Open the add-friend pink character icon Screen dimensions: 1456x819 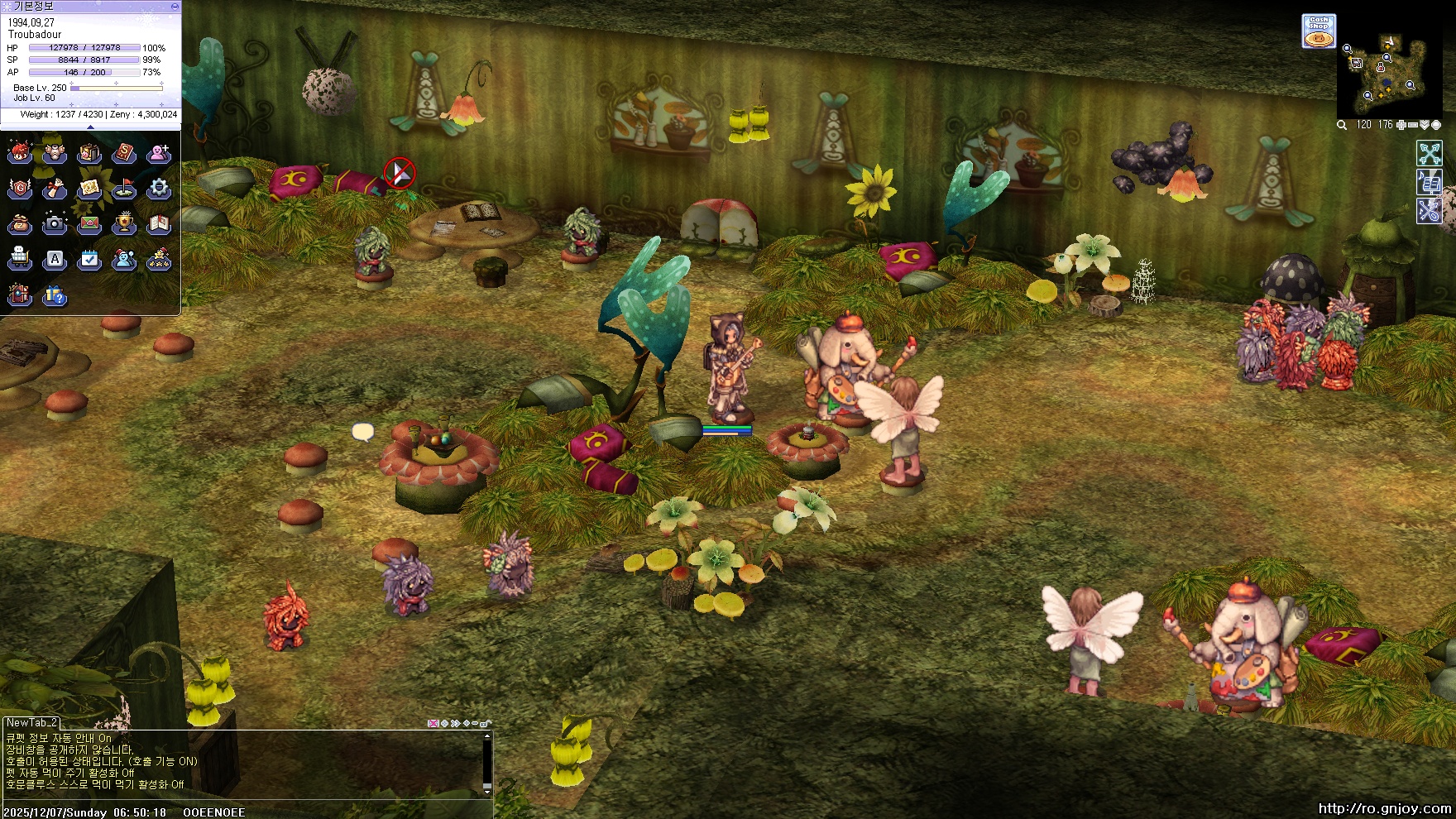(159, 153)
